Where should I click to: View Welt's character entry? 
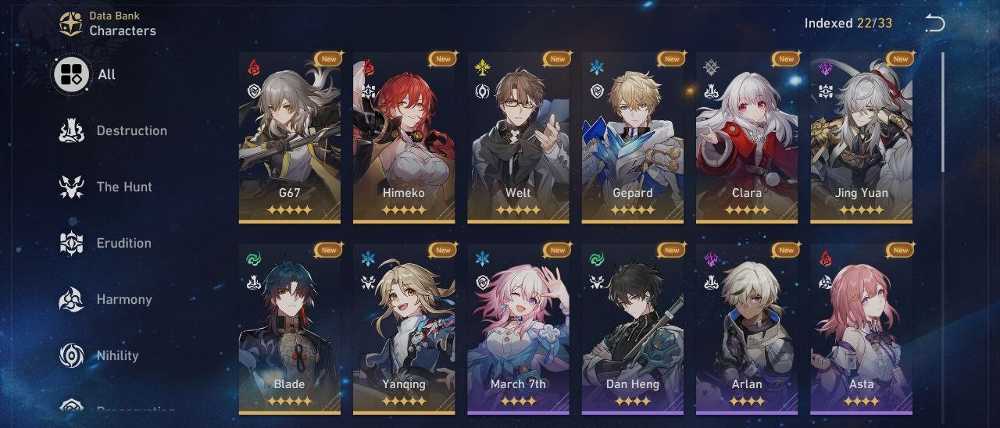tap(518, 137)
